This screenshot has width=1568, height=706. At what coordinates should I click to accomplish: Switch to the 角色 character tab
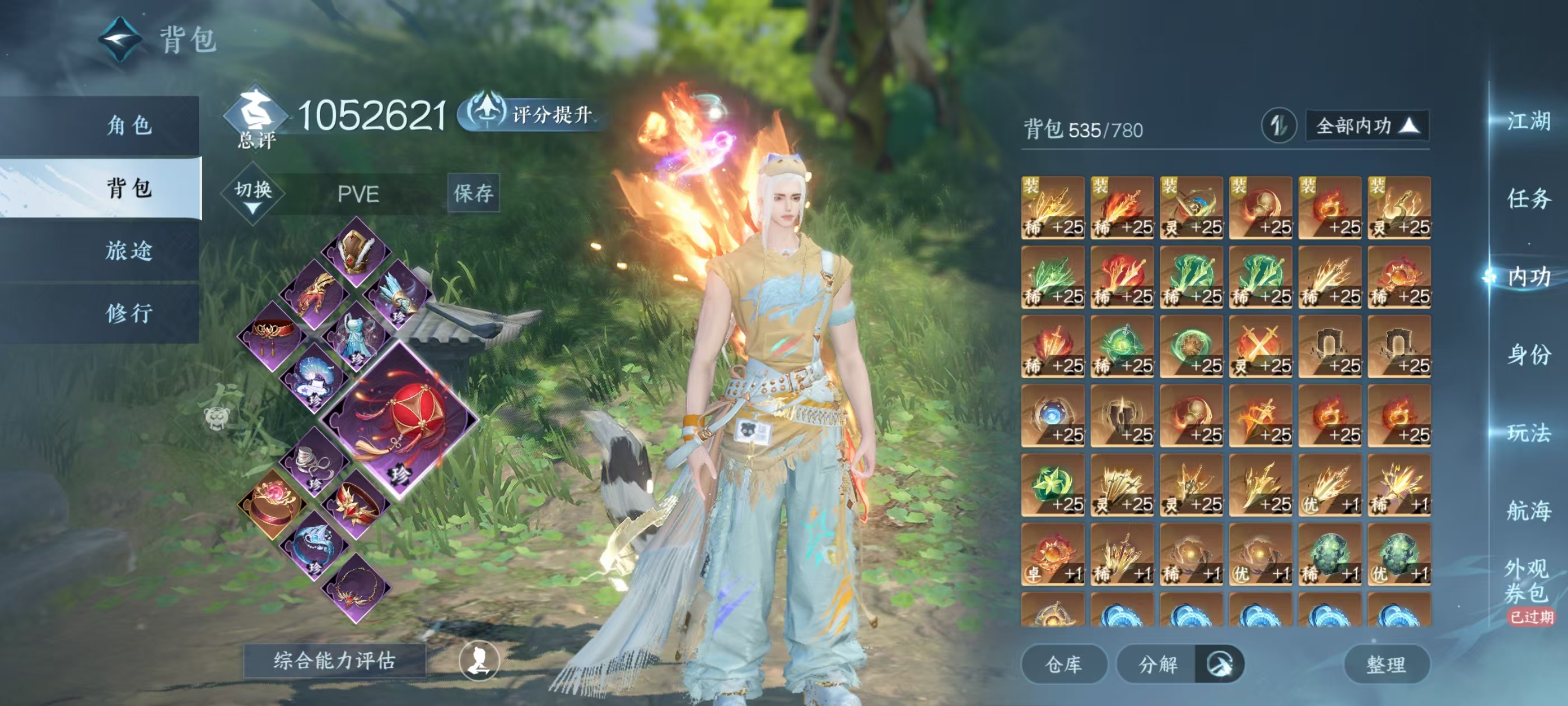click(x=129, y=126)
